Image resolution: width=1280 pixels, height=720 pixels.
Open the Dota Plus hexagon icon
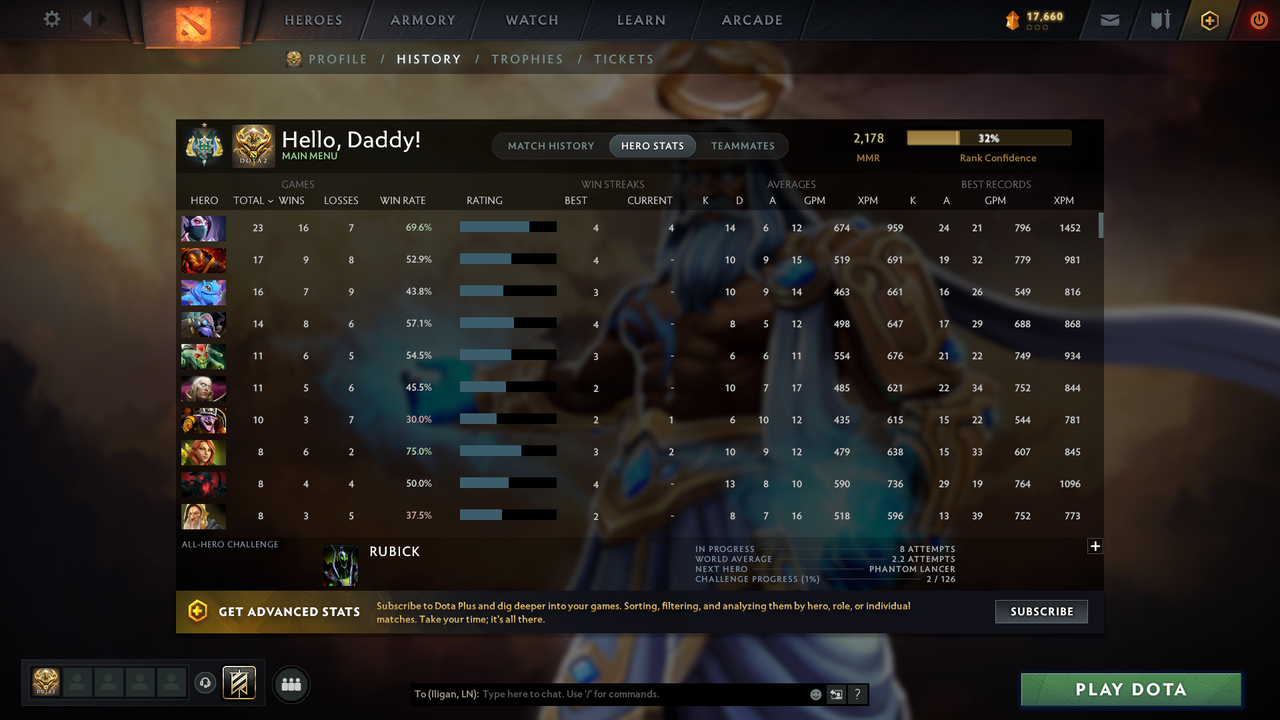1208,19
